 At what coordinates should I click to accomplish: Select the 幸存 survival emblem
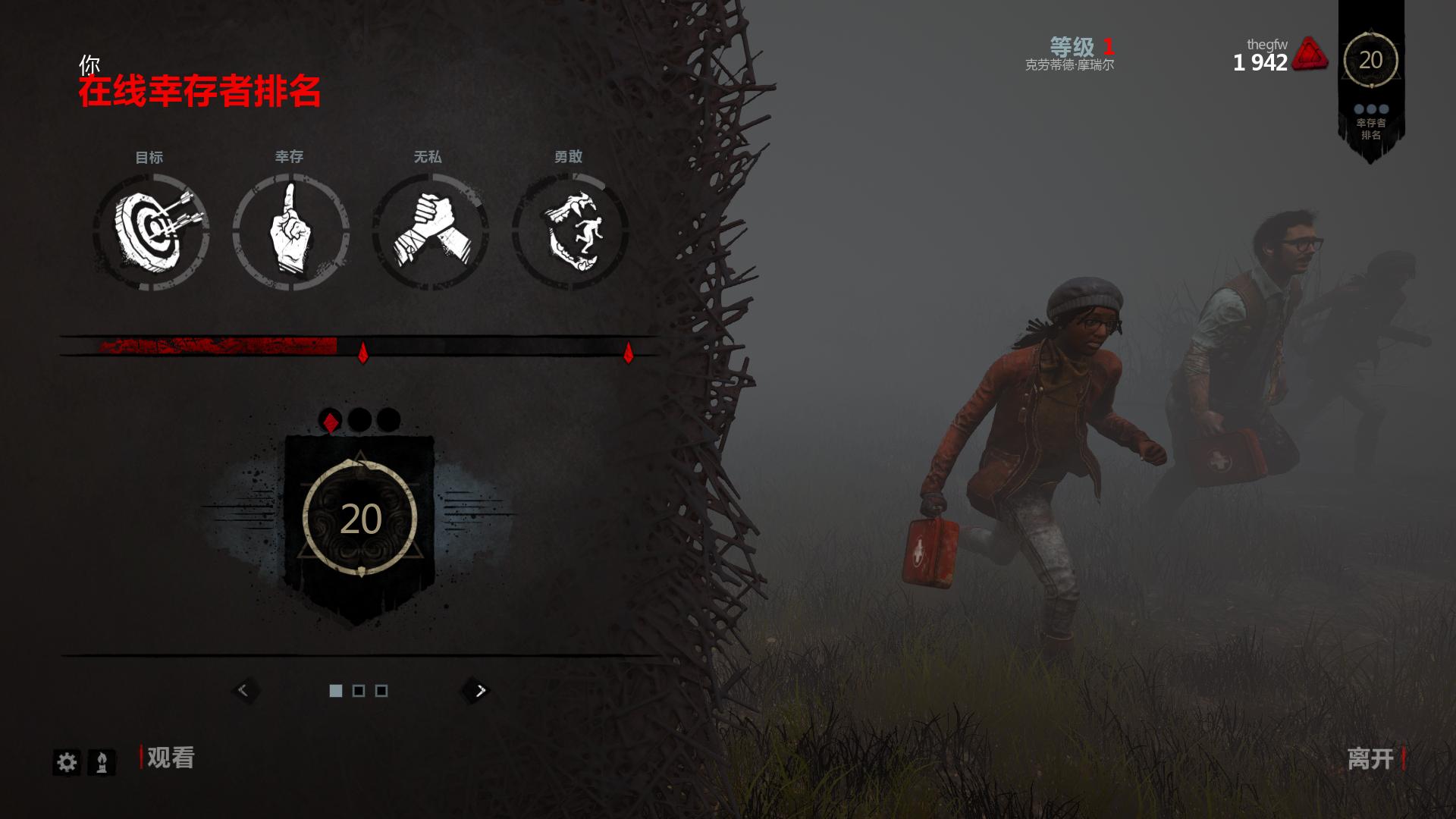291,232
